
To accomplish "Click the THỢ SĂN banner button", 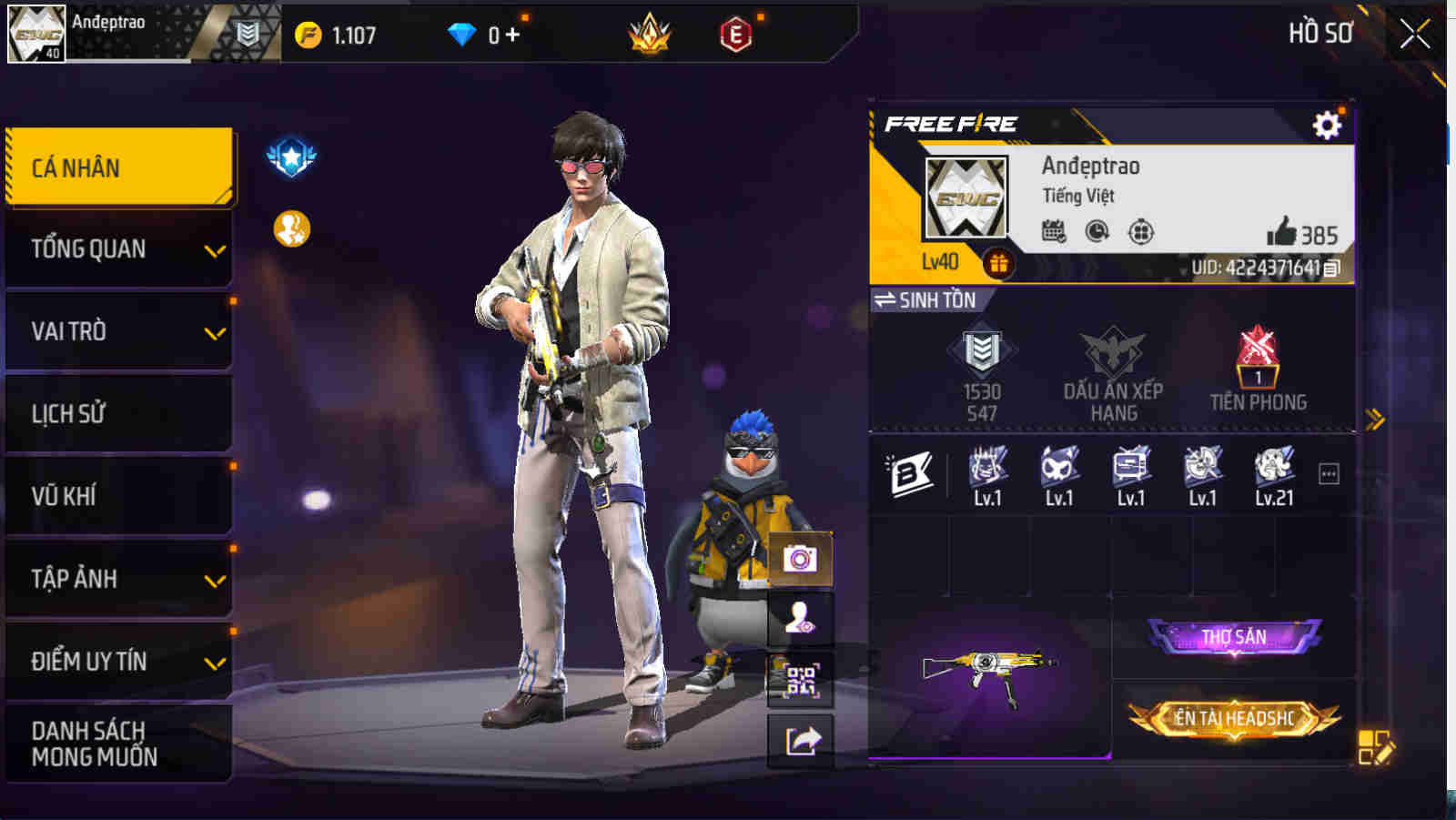I will (1236, 636).
